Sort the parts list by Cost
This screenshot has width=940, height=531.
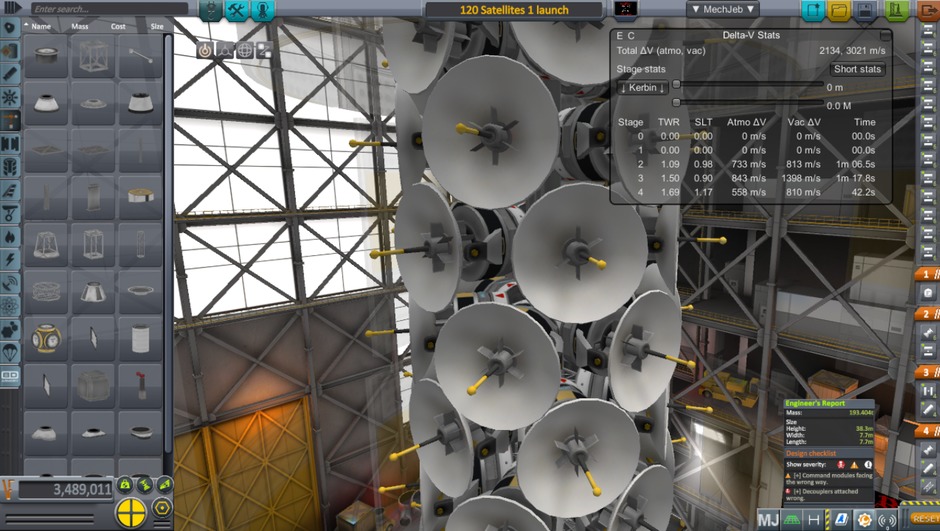118,26
